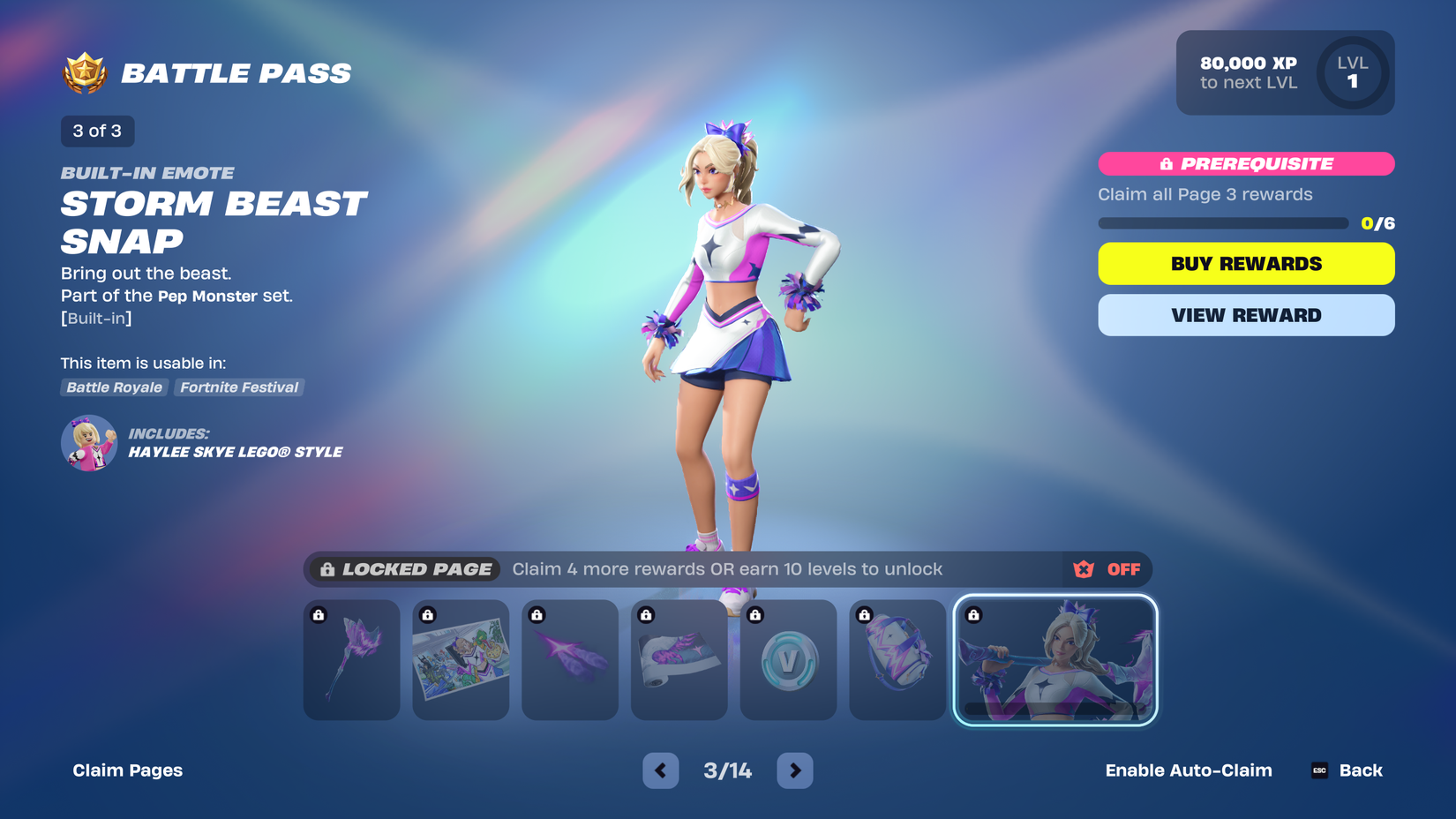
Task: Select the weapon wrap reward icon
Action: click(679, 659)
